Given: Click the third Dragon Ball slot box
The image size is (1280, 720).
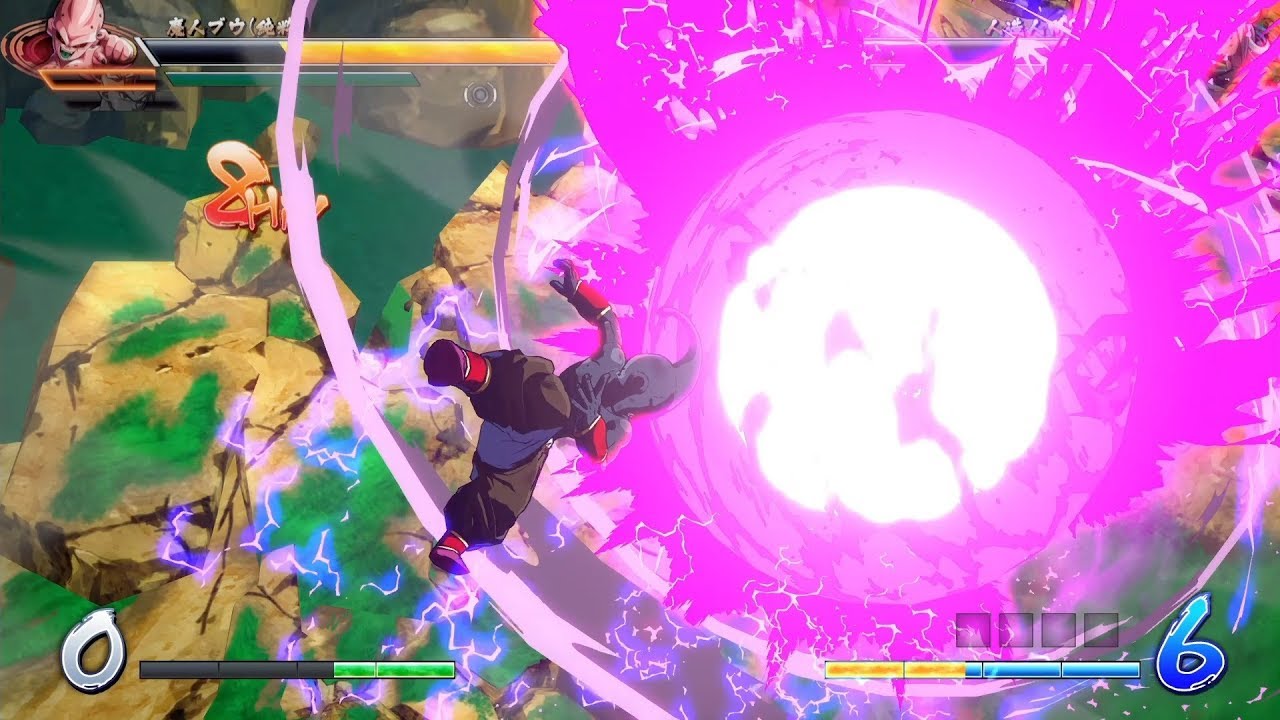Looking at the screenshot, I should 1058,629.
